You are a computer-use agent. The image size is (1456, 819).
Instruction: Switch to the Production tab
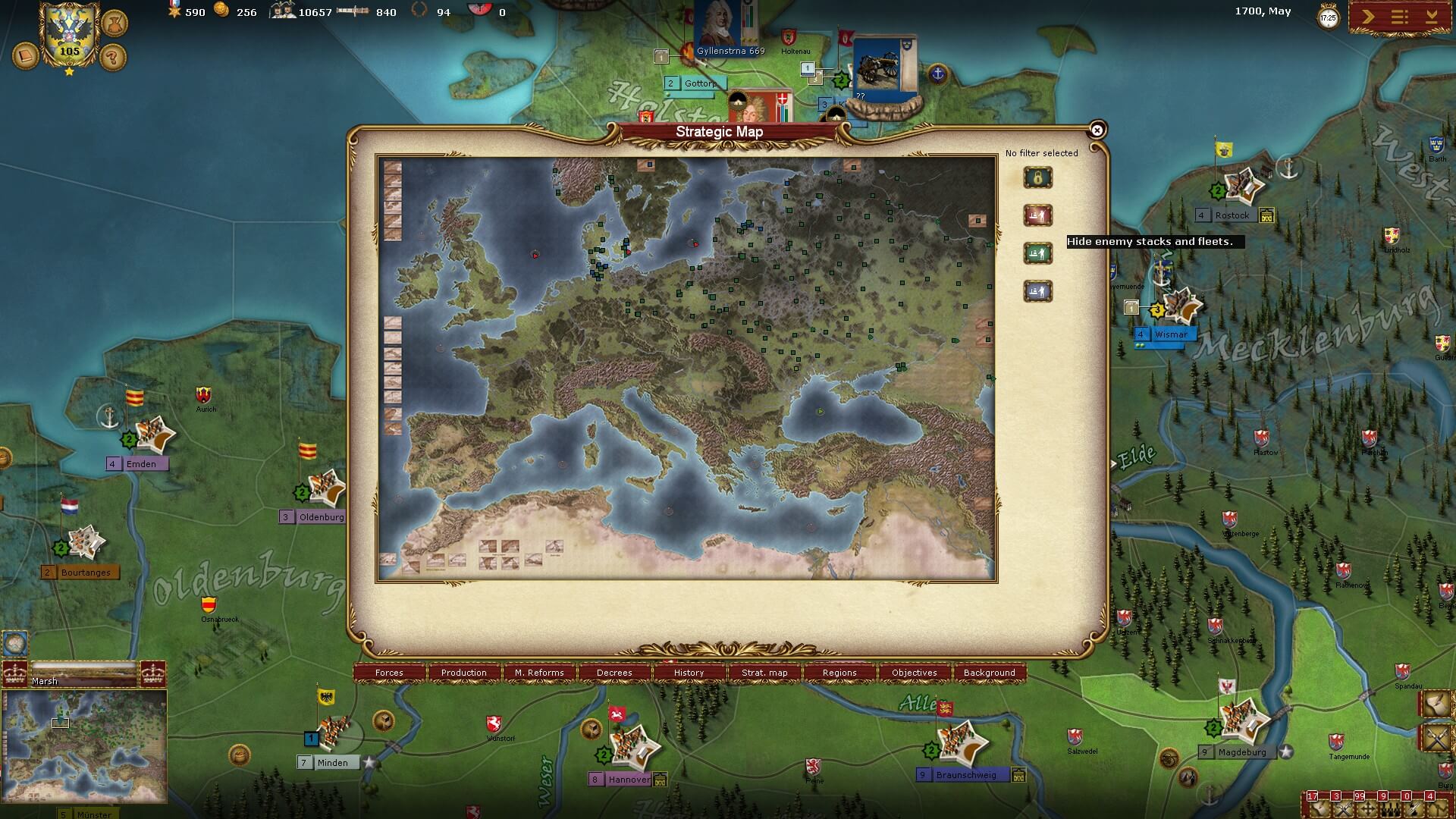[x=464, y=673]
